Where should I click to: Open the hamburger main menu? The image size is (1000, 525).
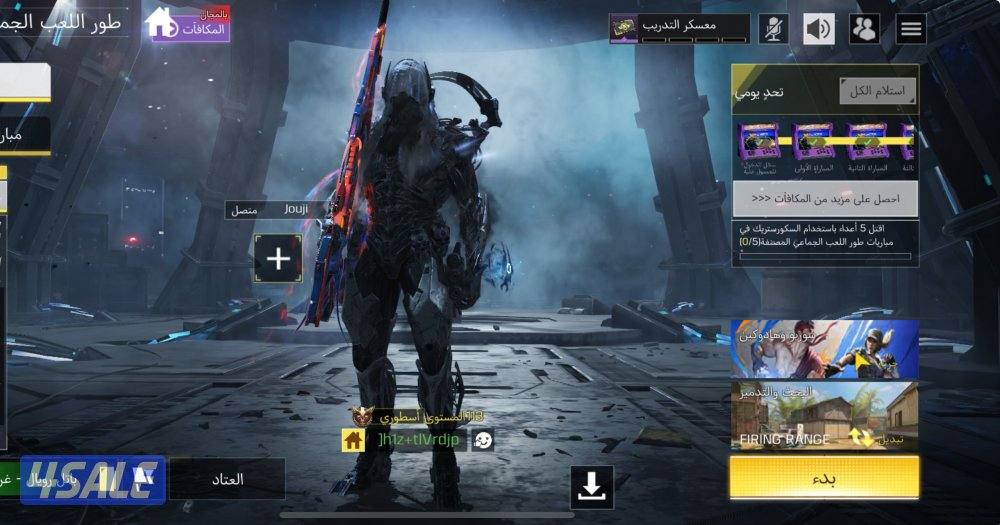coord(911,29)
